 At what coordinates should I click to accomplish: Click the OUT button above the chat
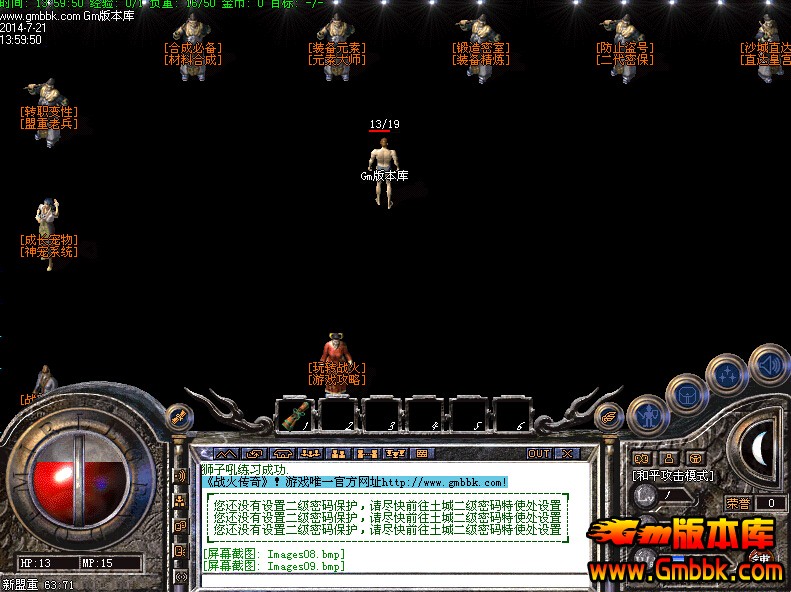pyautogui.click(x=538, y=453)
